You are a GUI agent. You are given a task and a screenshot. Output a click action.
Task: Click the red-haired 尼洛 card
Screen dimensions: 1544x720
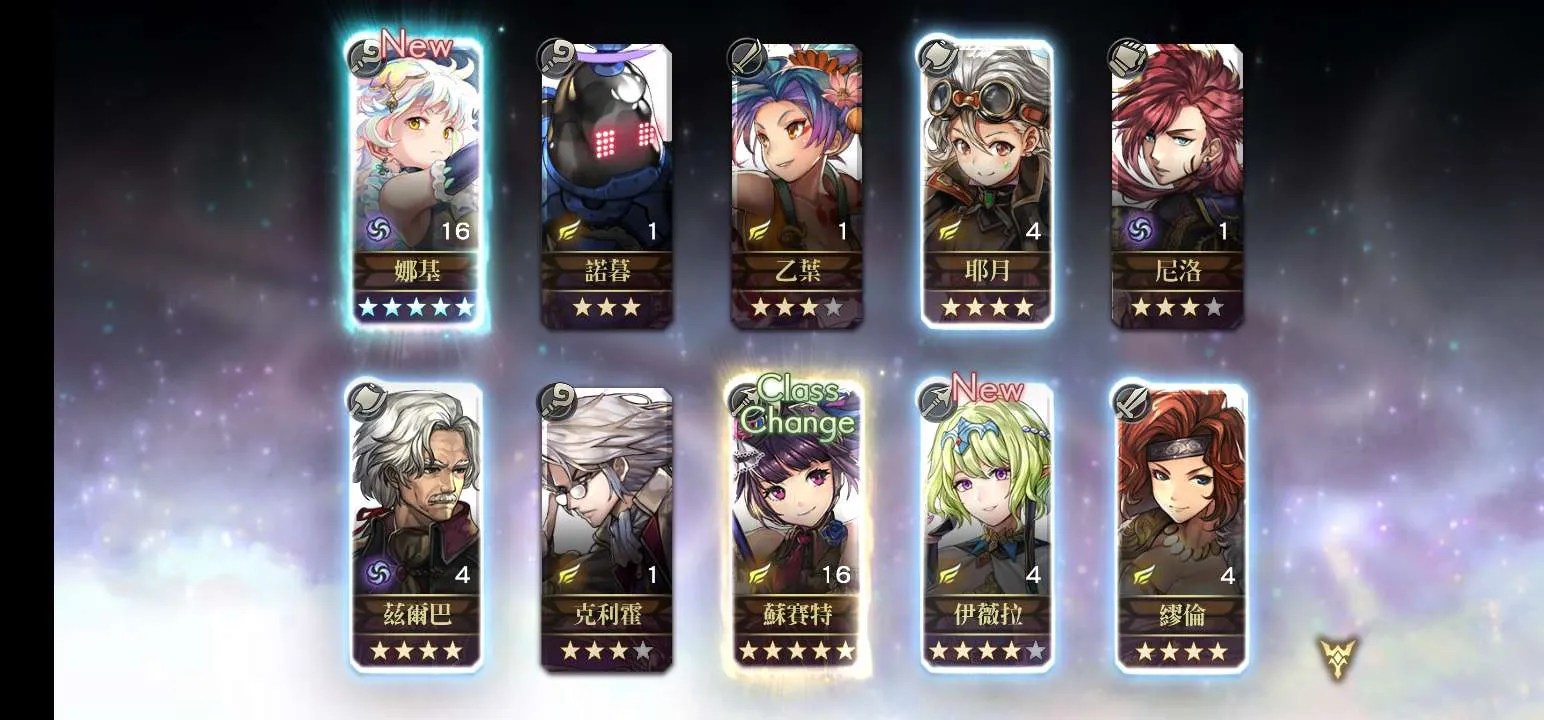(1177, 185)
